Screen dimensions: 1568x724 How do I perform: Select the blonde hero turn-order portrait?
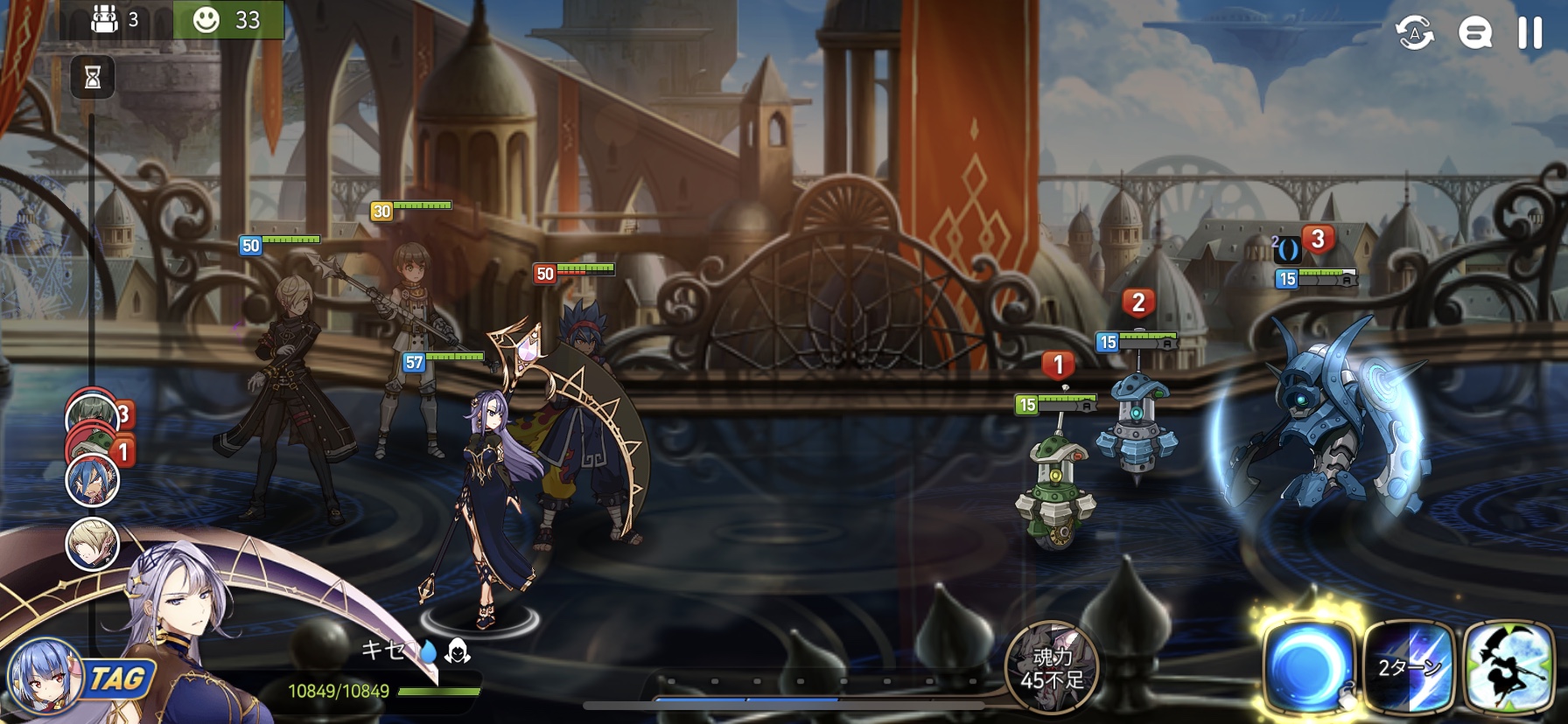tap(93, 543)
